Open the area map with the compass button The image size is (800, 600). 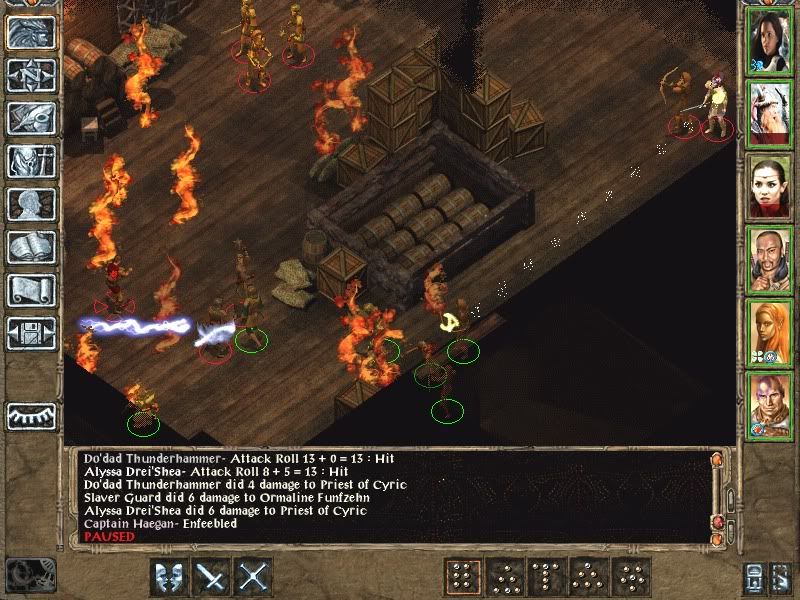pos(31,76)
